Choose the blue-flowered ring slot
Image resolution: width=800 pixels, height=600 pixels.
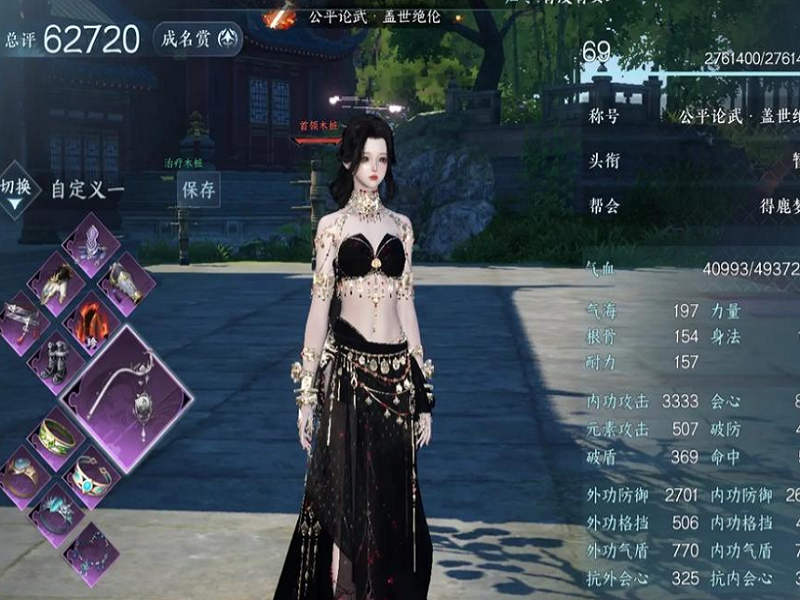[x=56, y=512]
